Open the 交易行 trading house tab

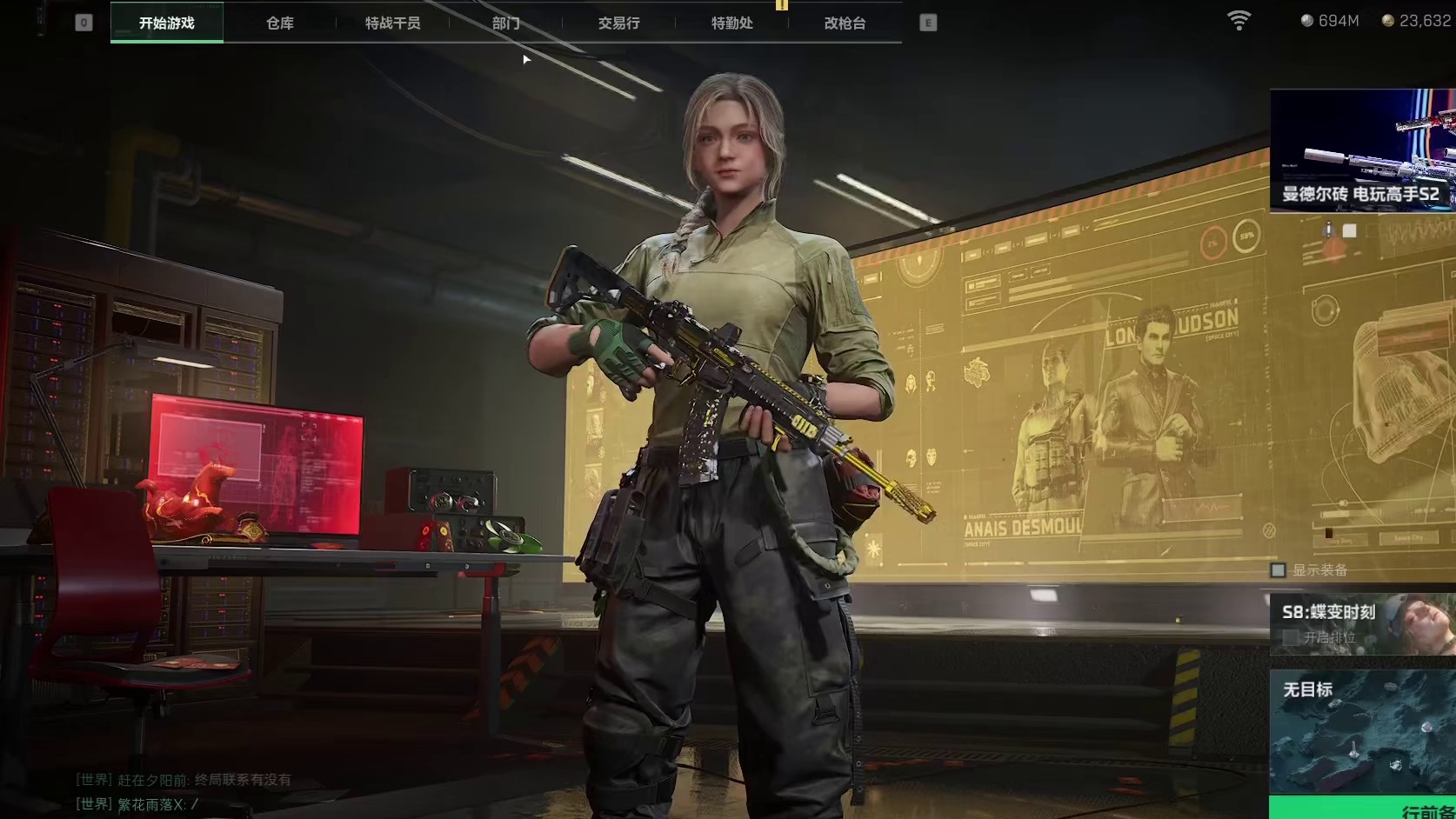(618, 23)
